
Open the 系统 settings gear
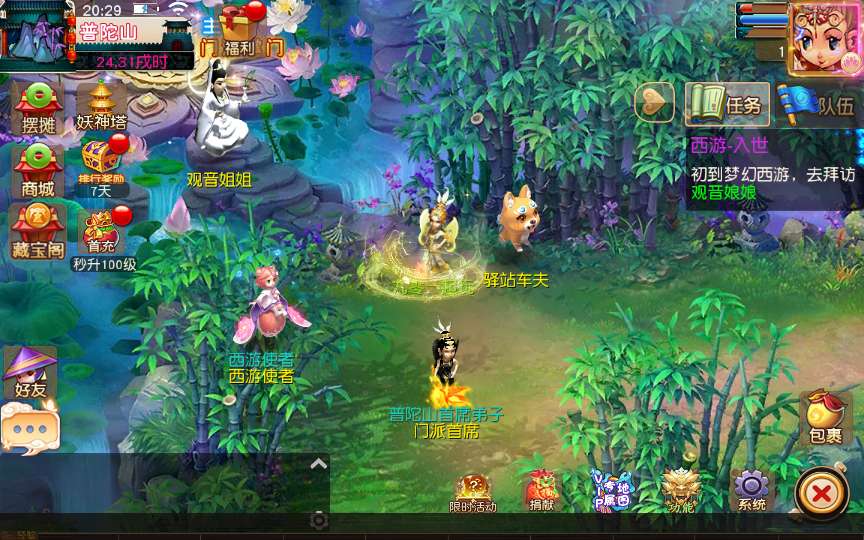click(x=751, y=490)
